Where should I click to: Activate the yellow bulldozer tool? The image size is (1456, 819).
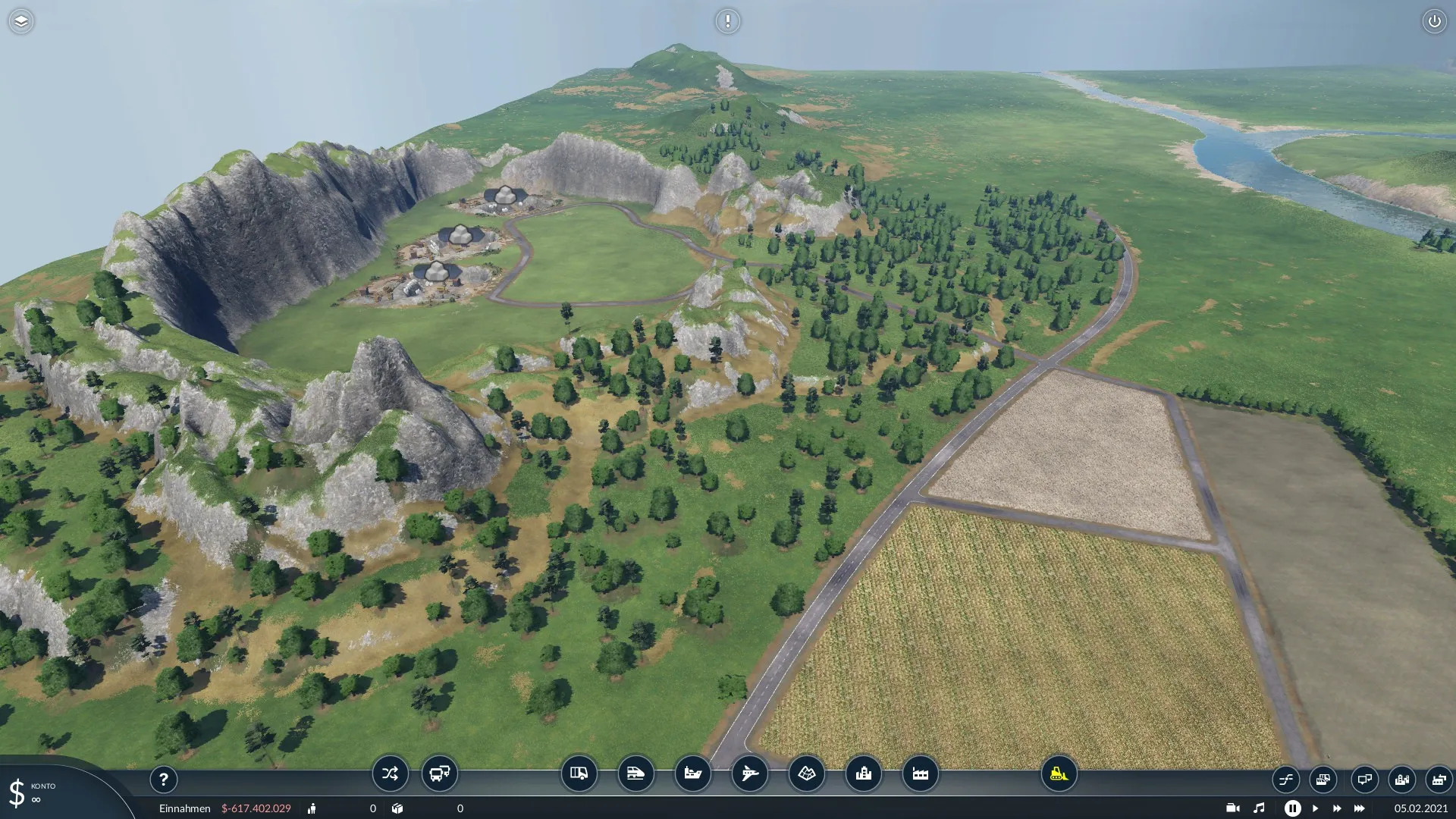pyautogui.click(x=1059, y=773)
